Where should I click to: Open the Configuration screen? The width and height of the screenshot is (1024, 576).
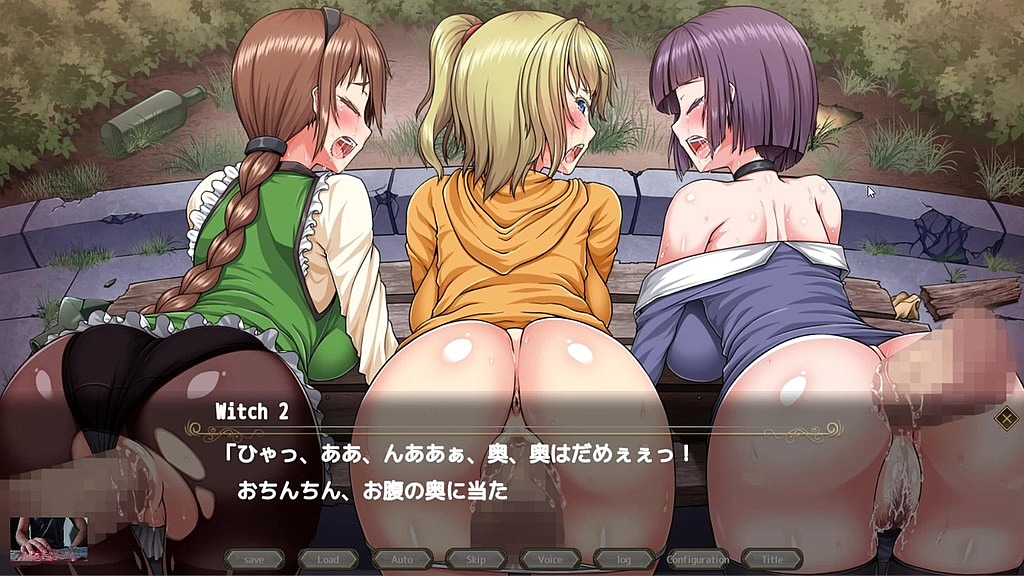coord(697,559)
